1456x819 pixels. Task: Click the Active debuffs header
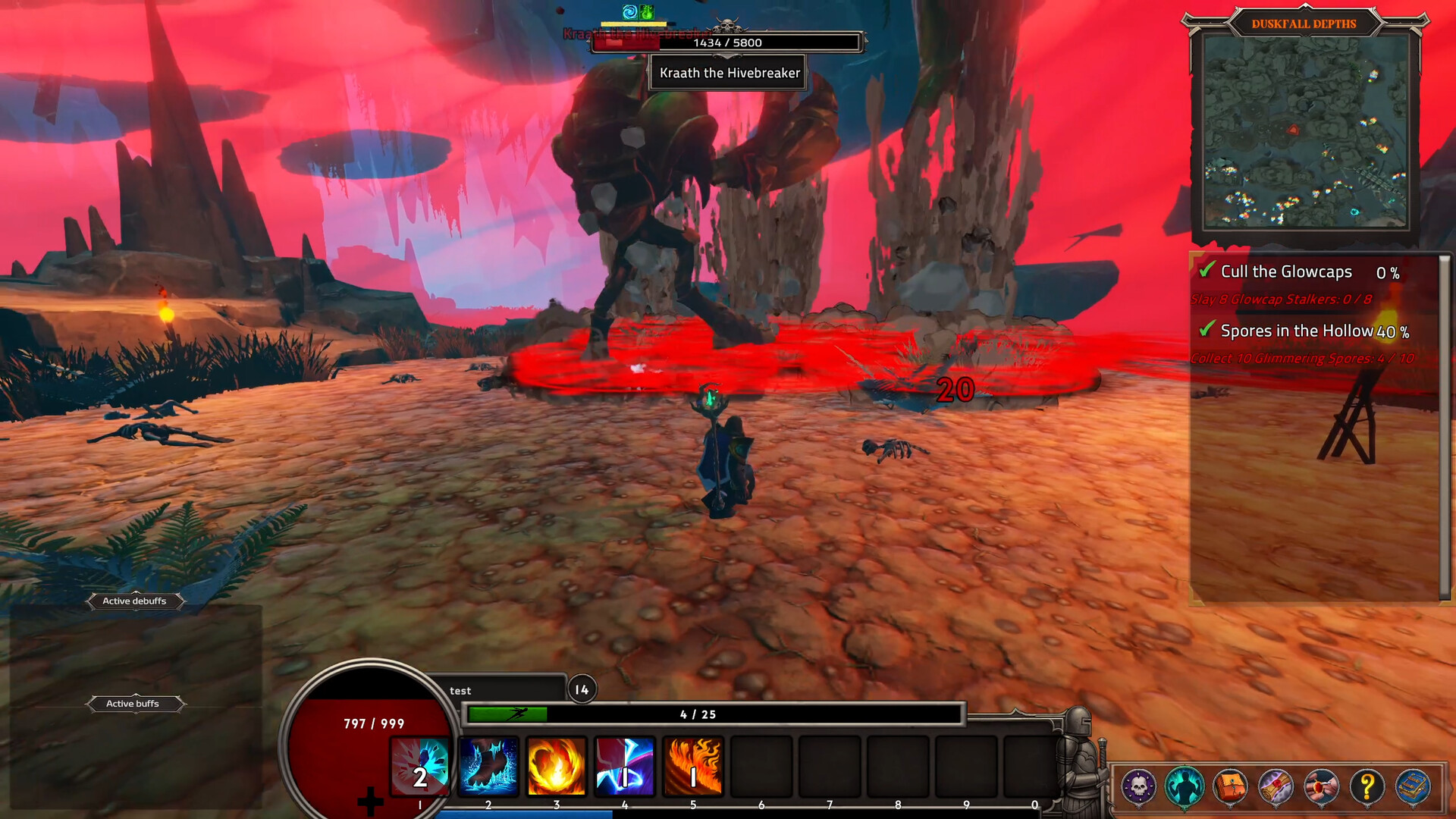(134, 601)
